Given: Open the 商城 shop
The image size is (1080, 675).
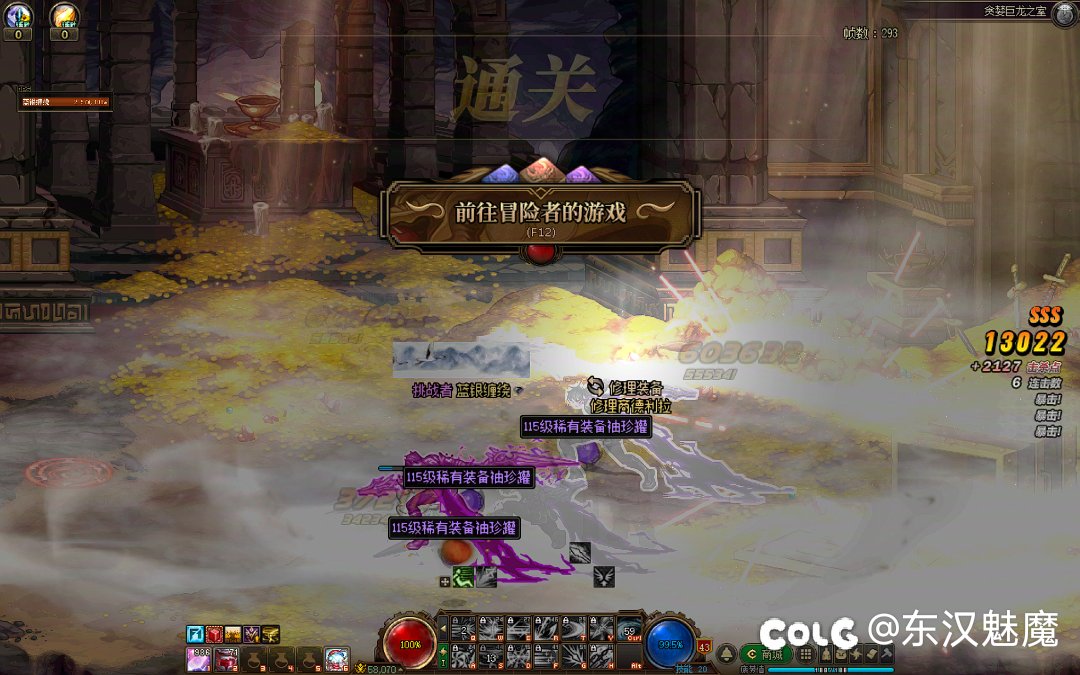Looking at the screenshot, I should [766, 654].
